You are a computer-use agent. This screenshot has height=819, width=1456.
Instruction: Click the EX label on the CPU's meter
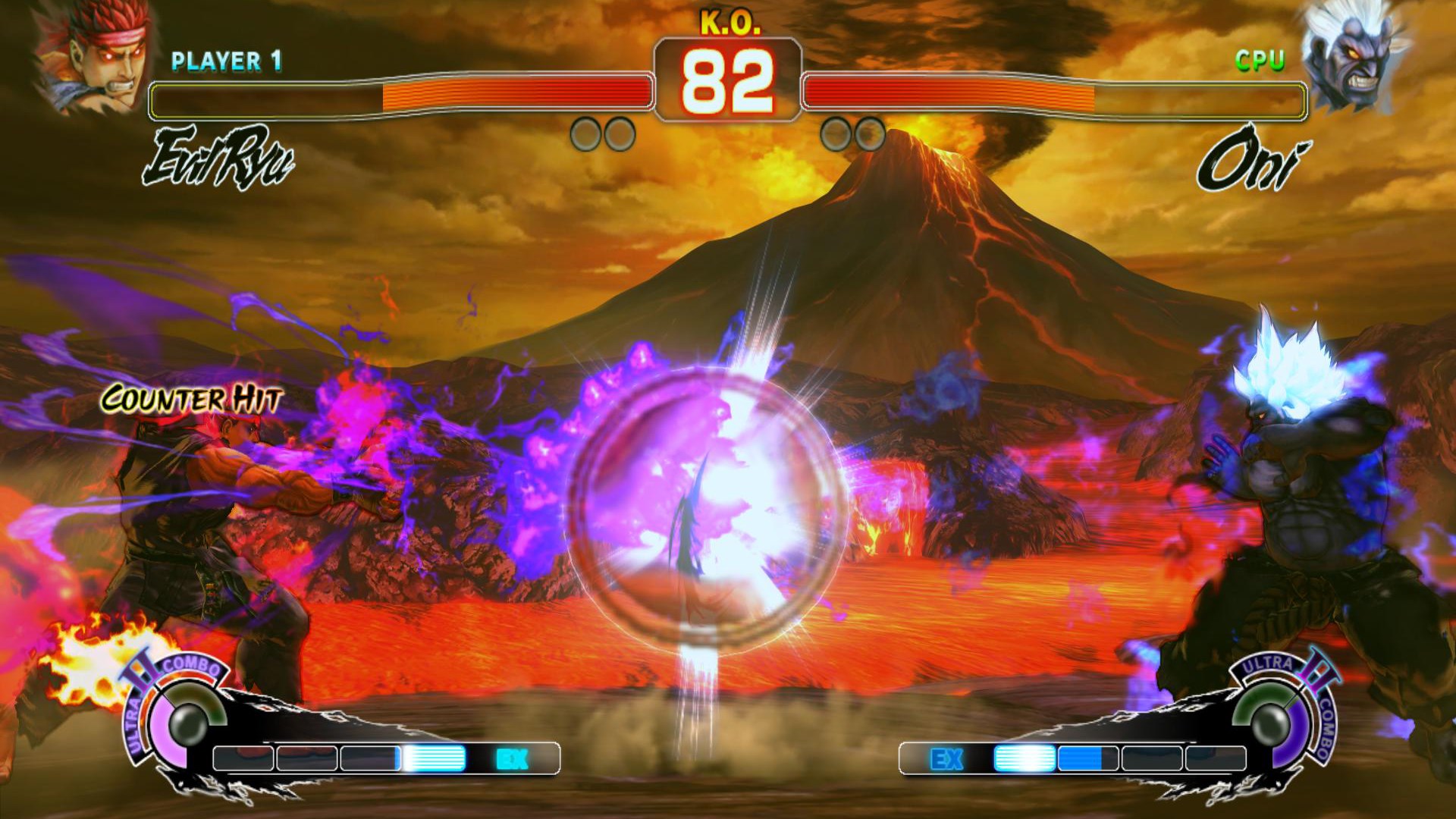(x=948, y=758)
